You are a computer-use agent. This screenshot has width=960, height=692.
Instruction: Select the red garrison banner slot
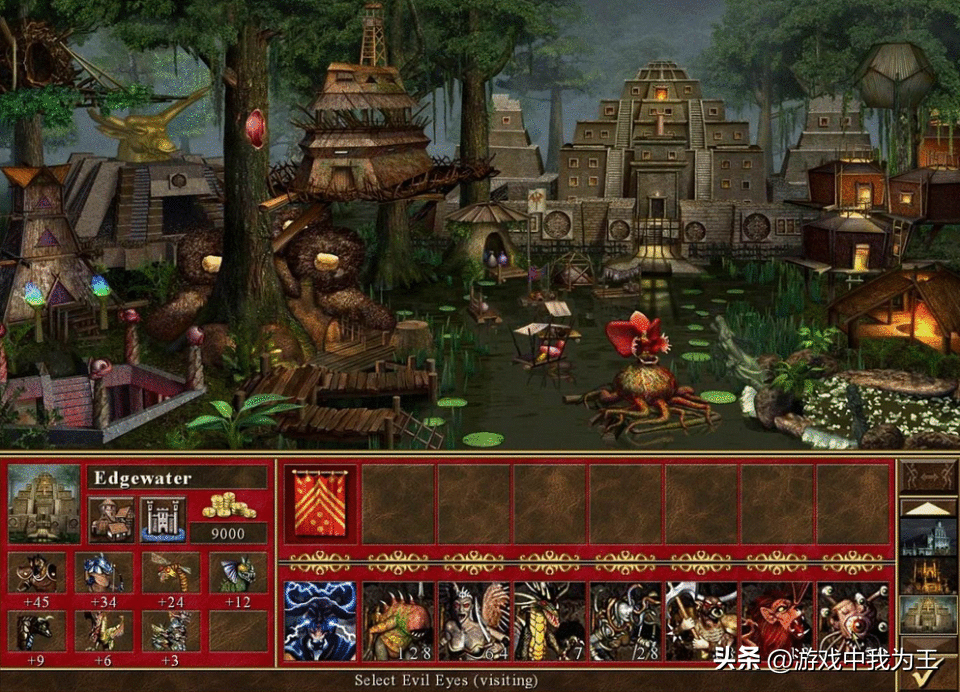(321, 504)
